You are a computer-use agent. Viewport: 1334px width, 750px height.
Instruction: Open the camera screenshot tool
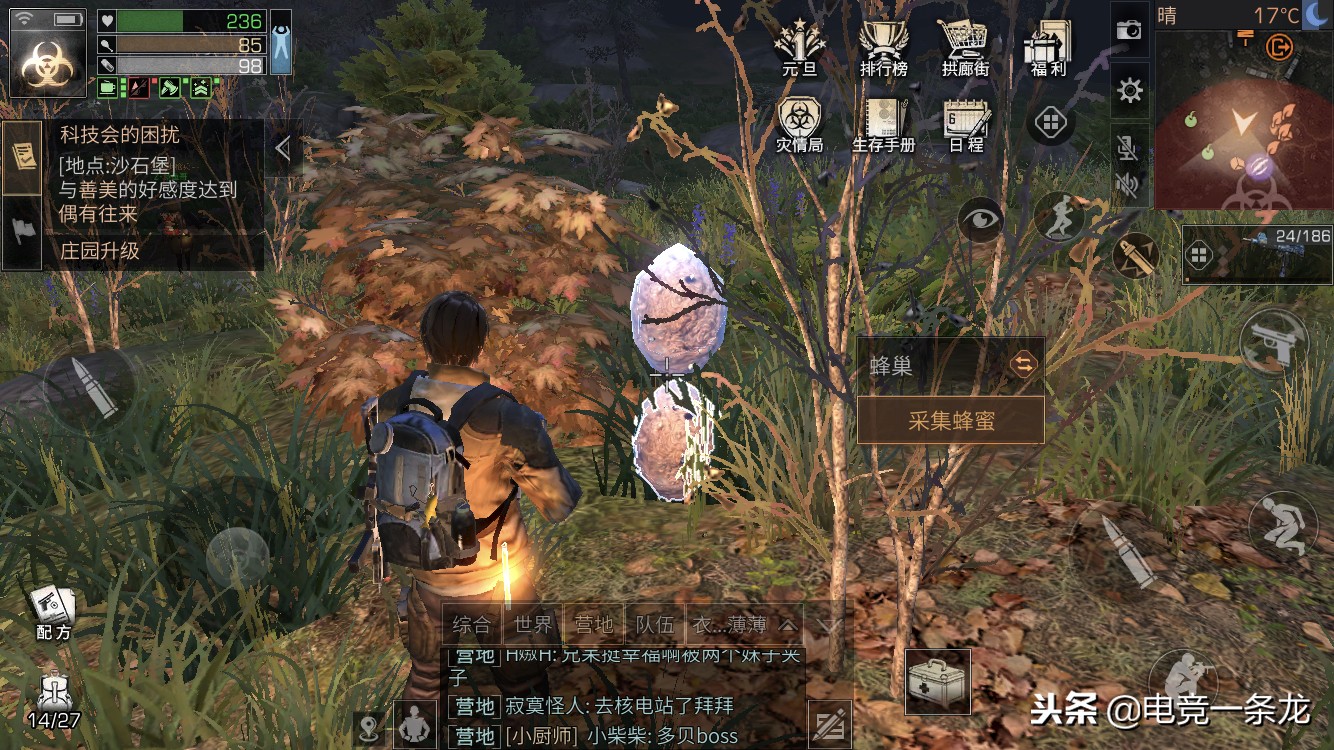click(x=1130, y=30)
